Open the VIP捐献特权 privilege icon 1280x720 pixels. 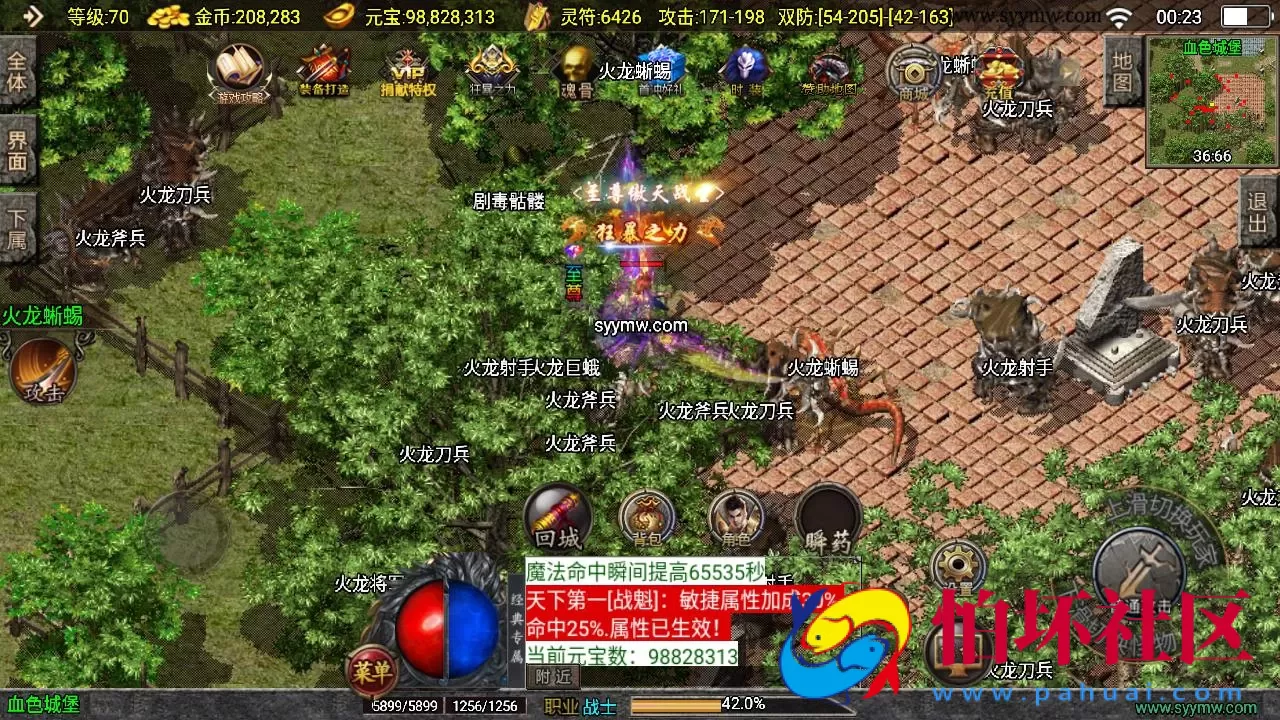tap(406, 70)
